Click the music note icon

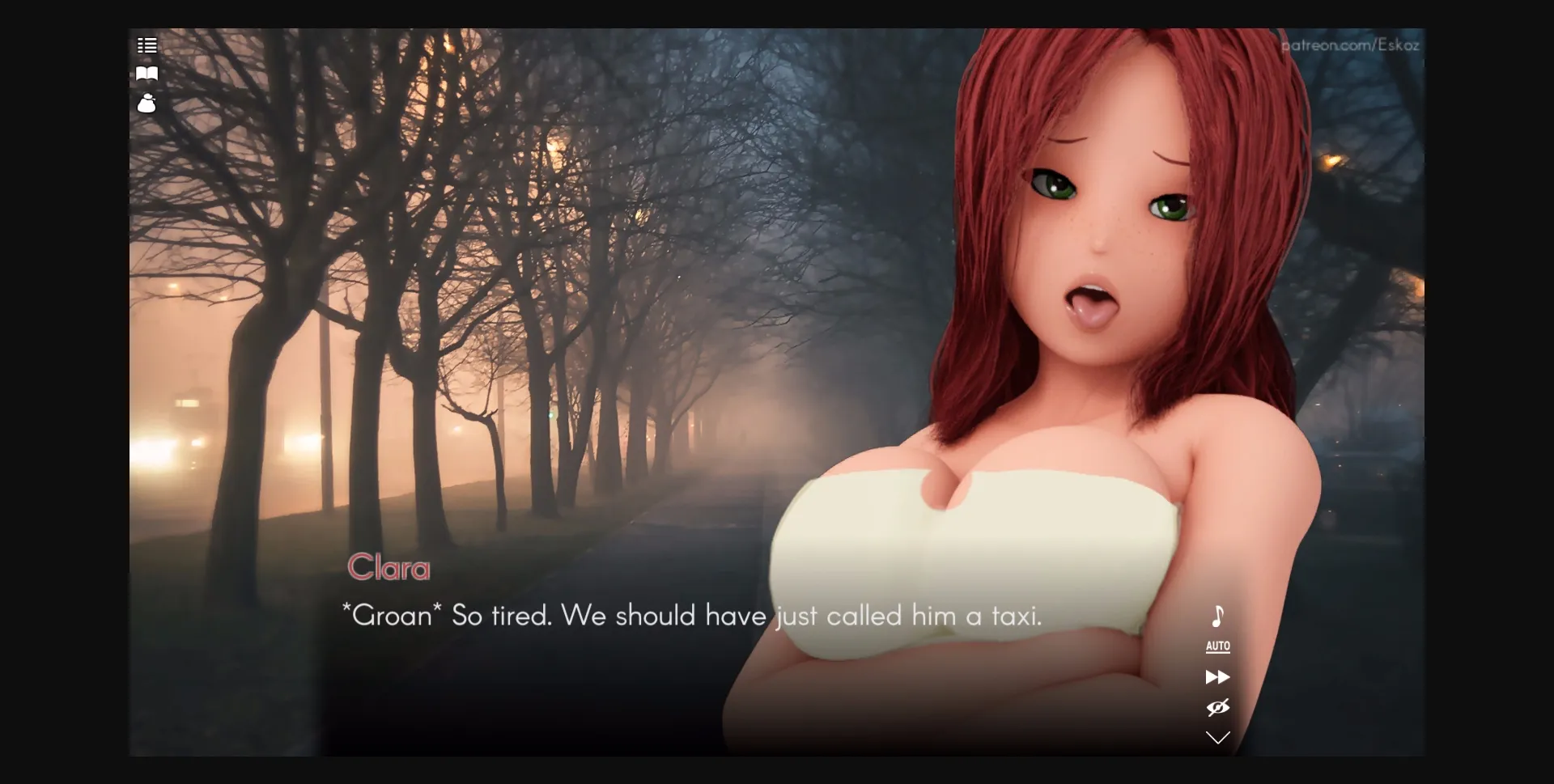(x=1217, y=617)
